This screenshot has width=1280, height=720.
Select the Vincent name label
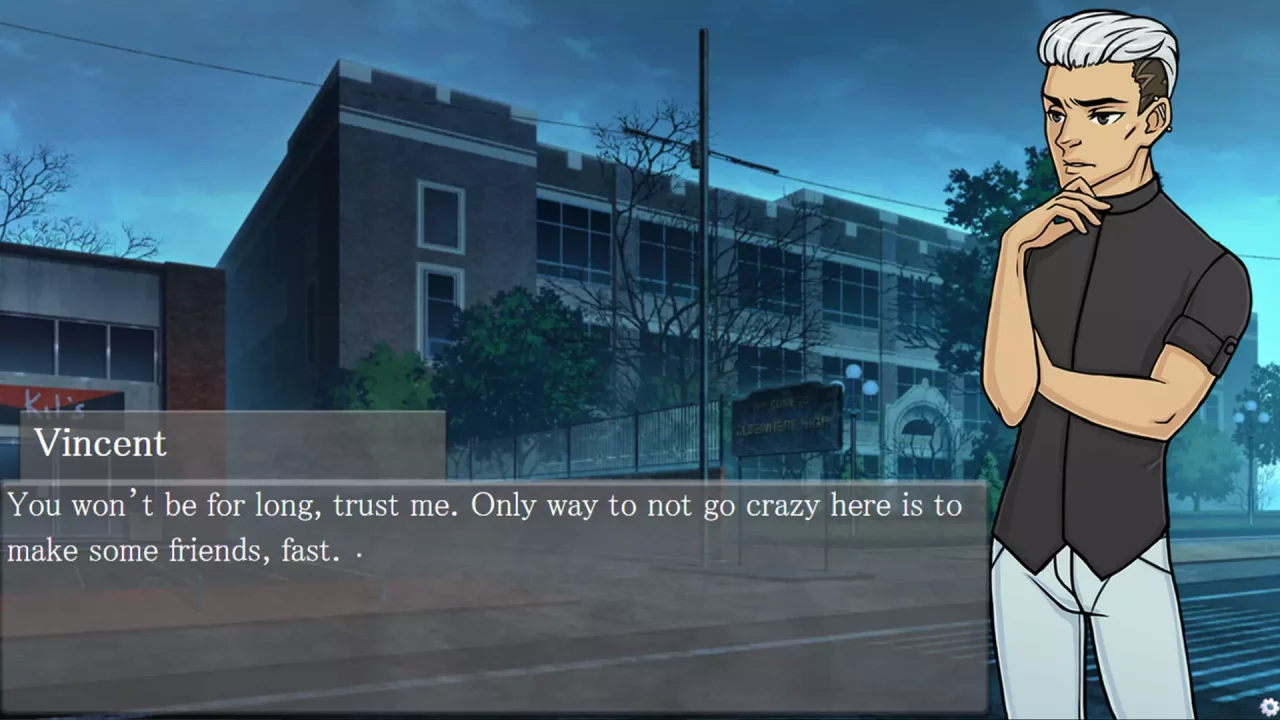click(100, 443)
